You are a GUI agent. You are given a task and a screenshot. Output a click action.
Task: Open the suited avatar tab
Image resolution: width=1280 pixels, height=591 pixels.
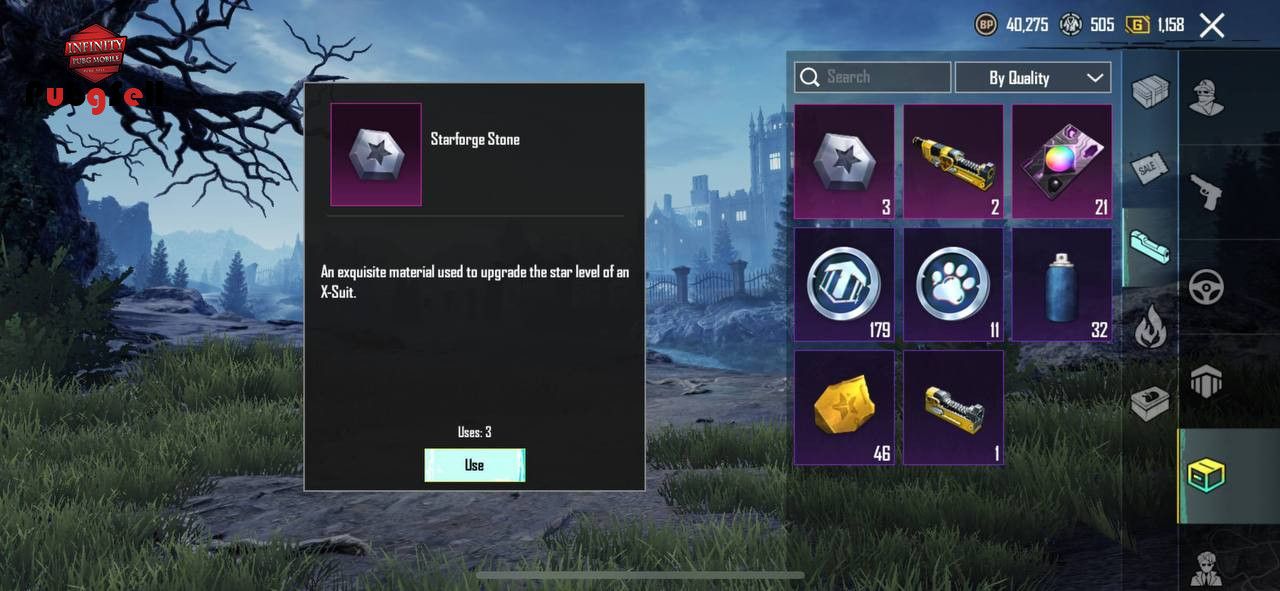pos(1207,567)
